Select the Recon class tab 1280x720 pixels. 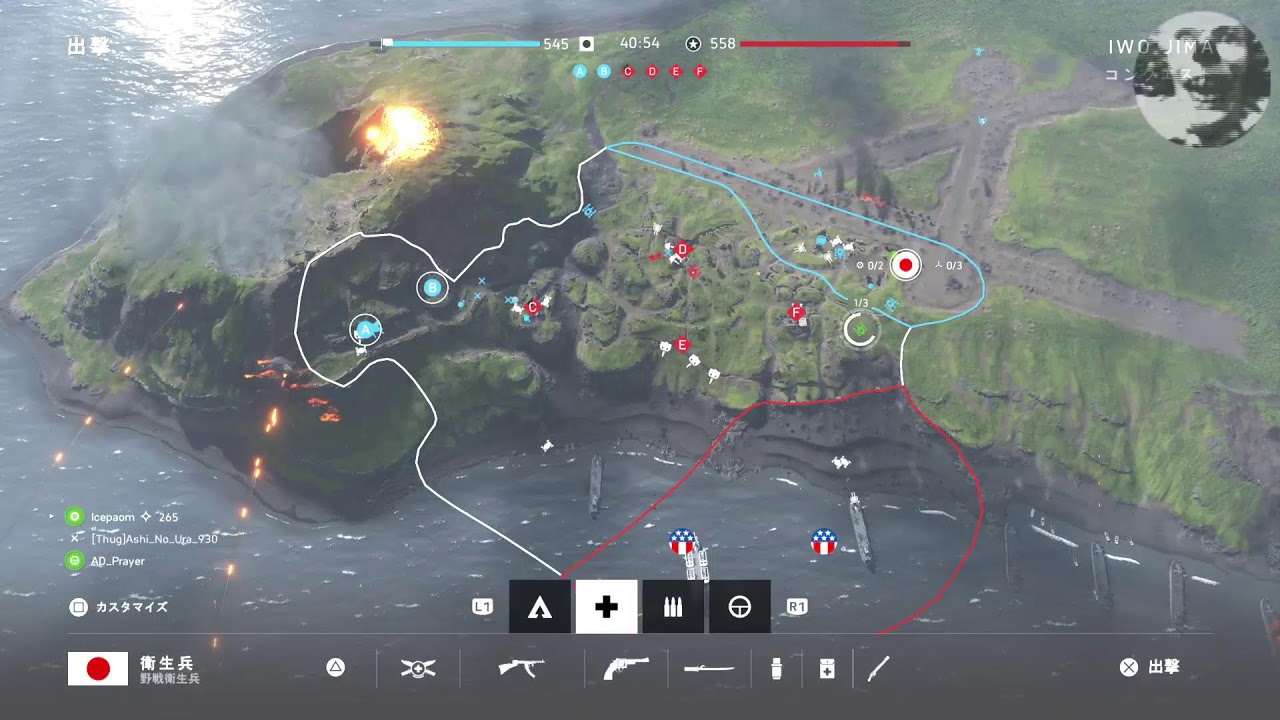click(x=739, y=607)
